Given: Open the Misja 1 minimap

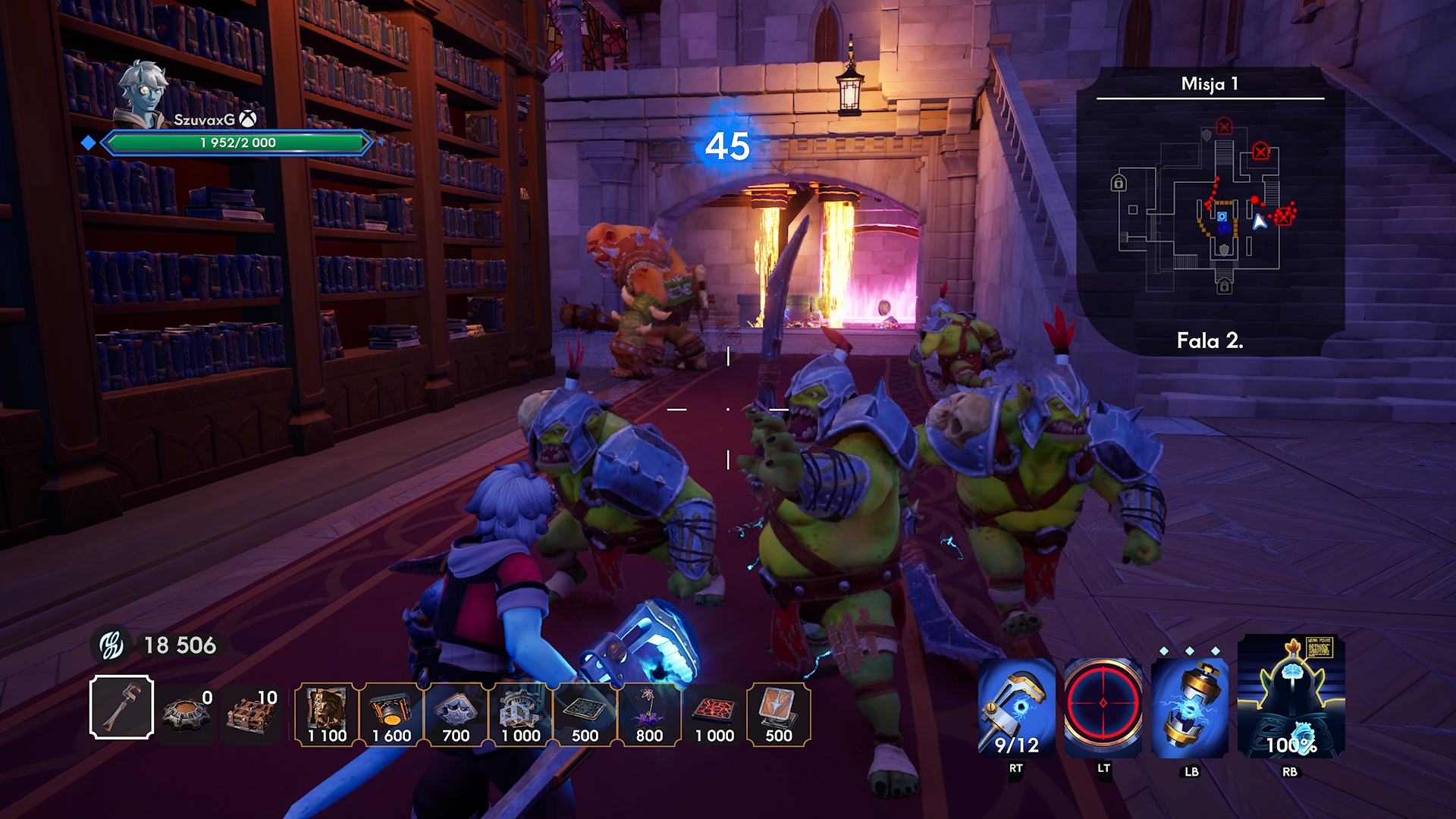Looking at the screenshot, I should coord(1210,209).
